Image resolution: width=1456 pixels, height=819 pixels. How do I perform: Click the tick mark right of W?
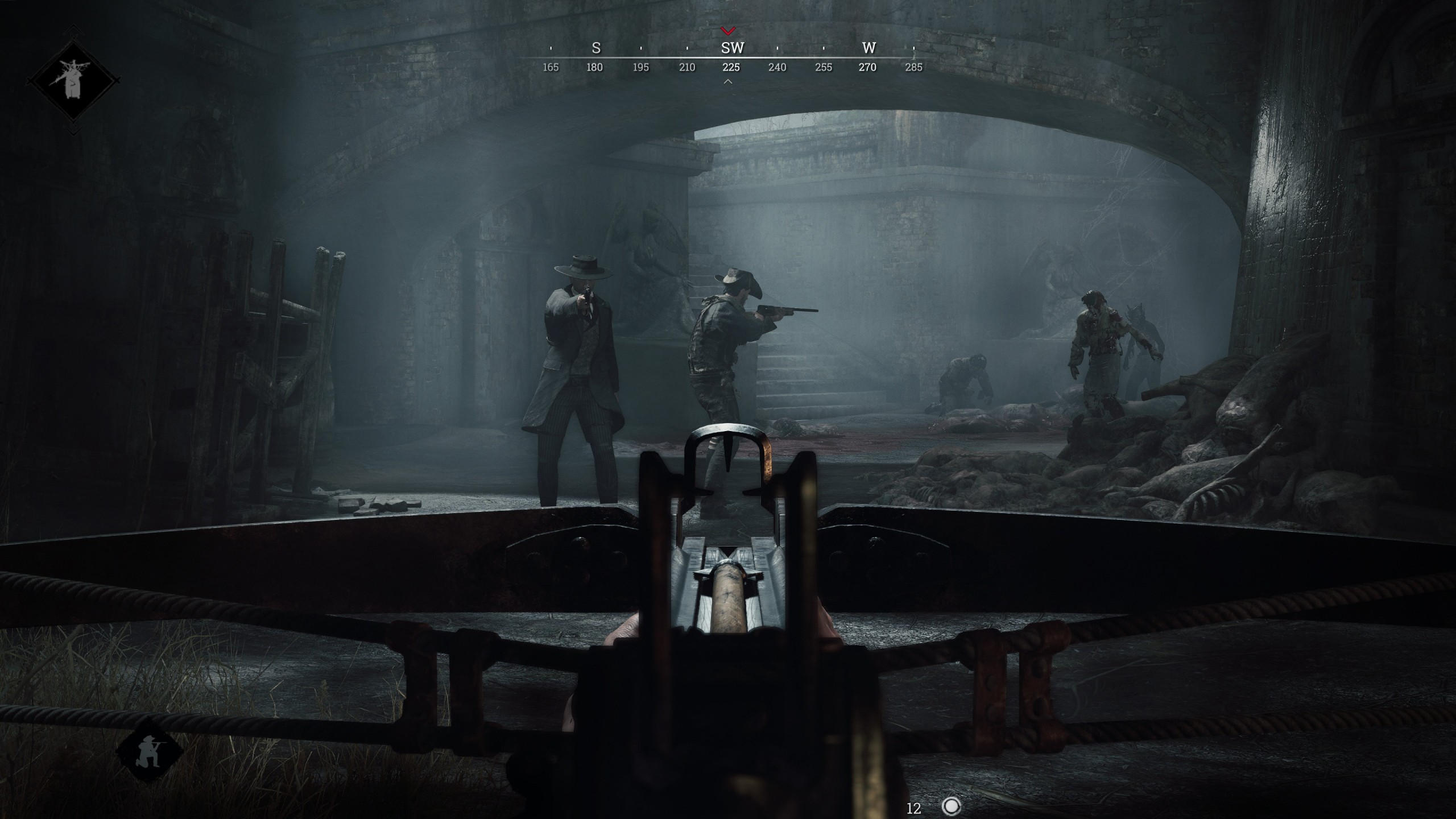(915, 49)
